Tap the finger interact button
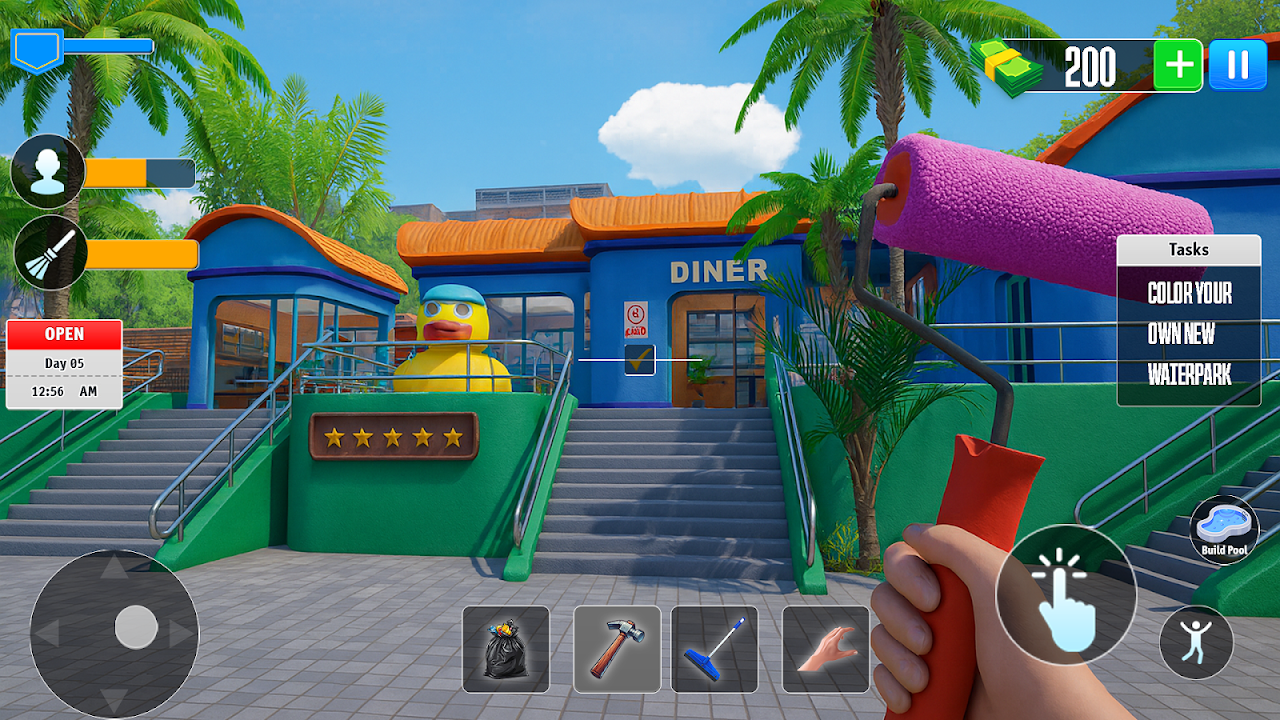1280x720 pixels. click(1066, 595)
